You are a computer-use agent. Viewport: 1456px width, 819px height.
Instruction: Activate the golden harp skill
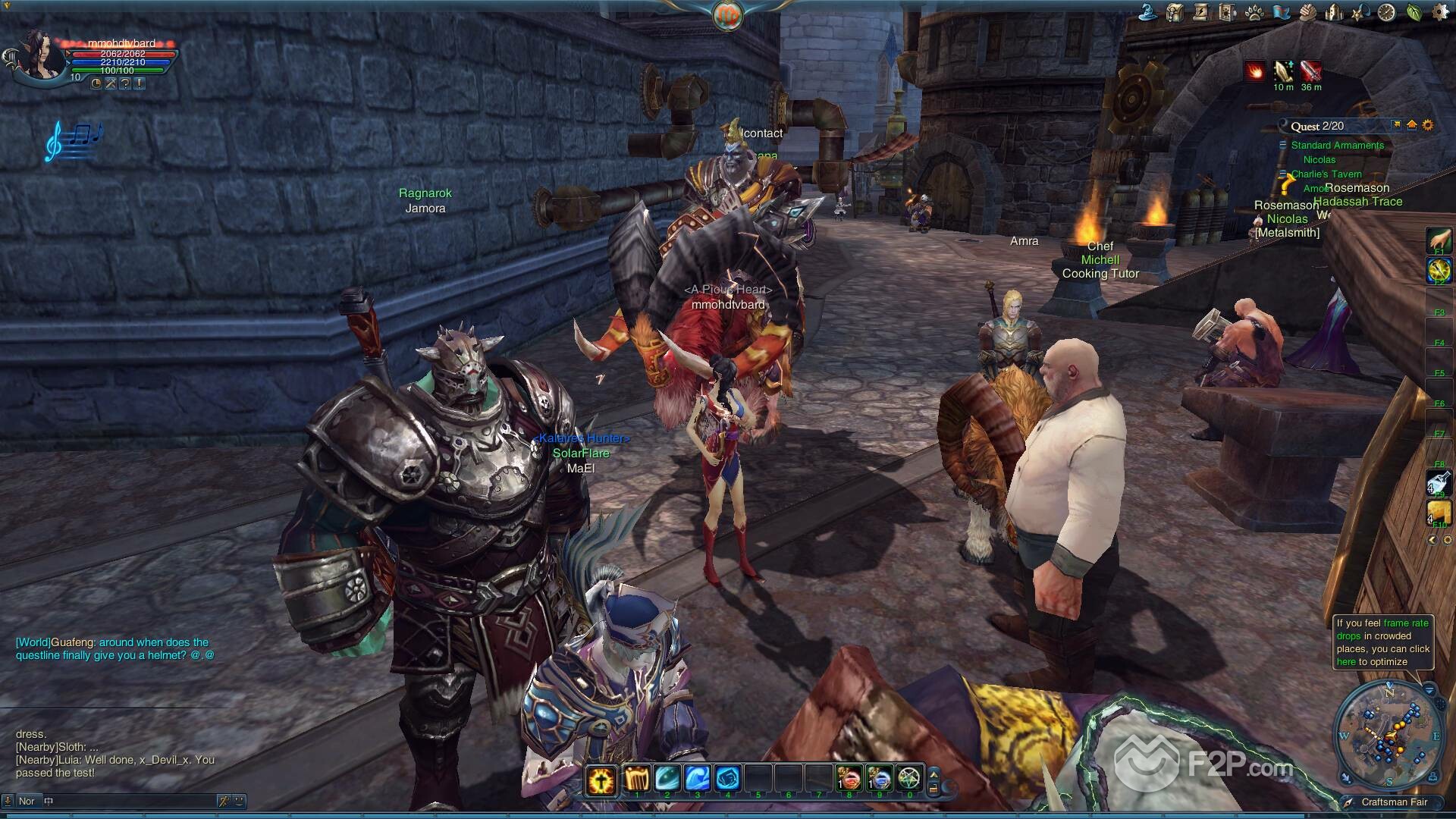[635, 779]
